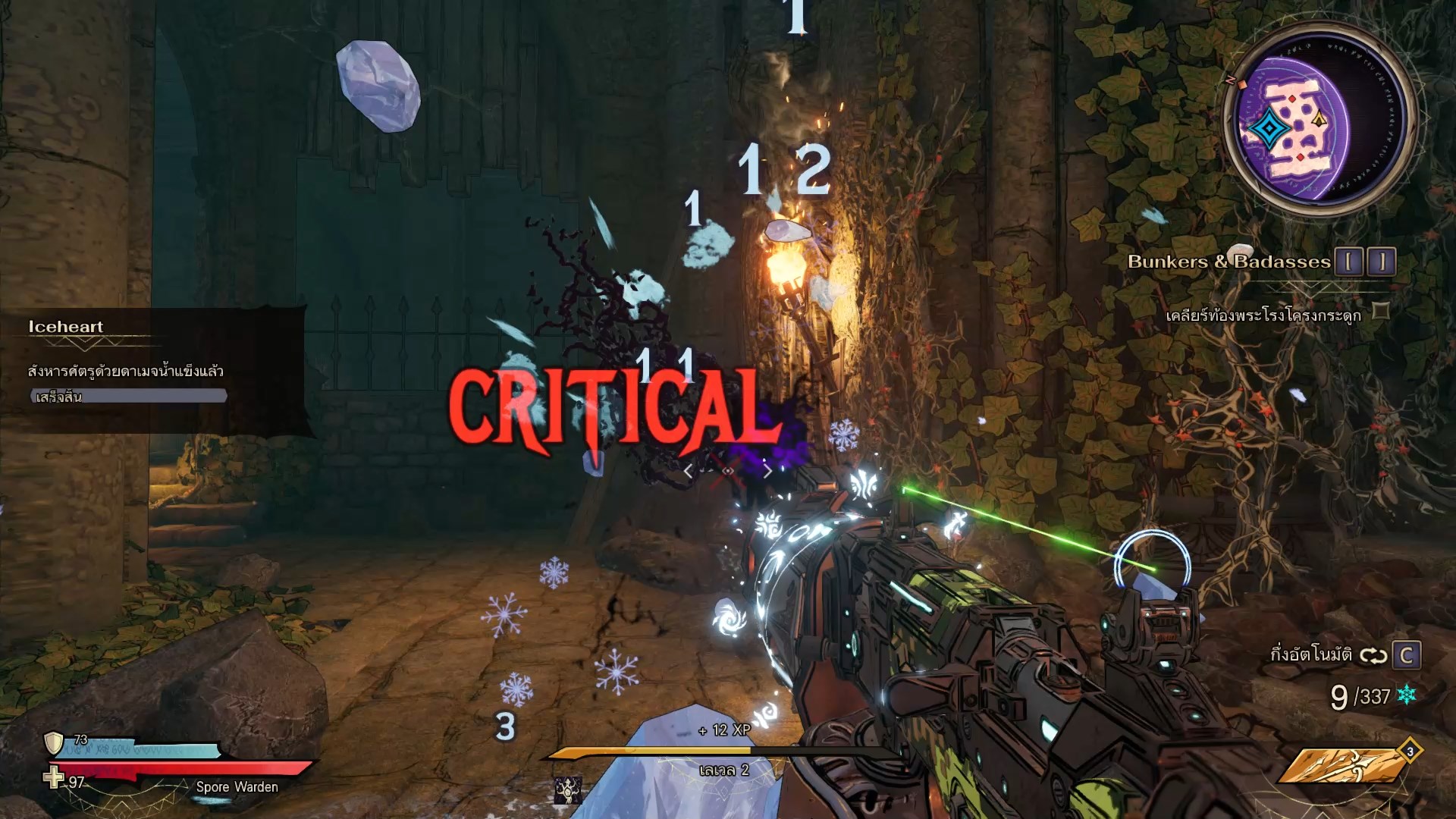
Task: Select the cryo snowflake element icon
Action: coord(1407,694)
